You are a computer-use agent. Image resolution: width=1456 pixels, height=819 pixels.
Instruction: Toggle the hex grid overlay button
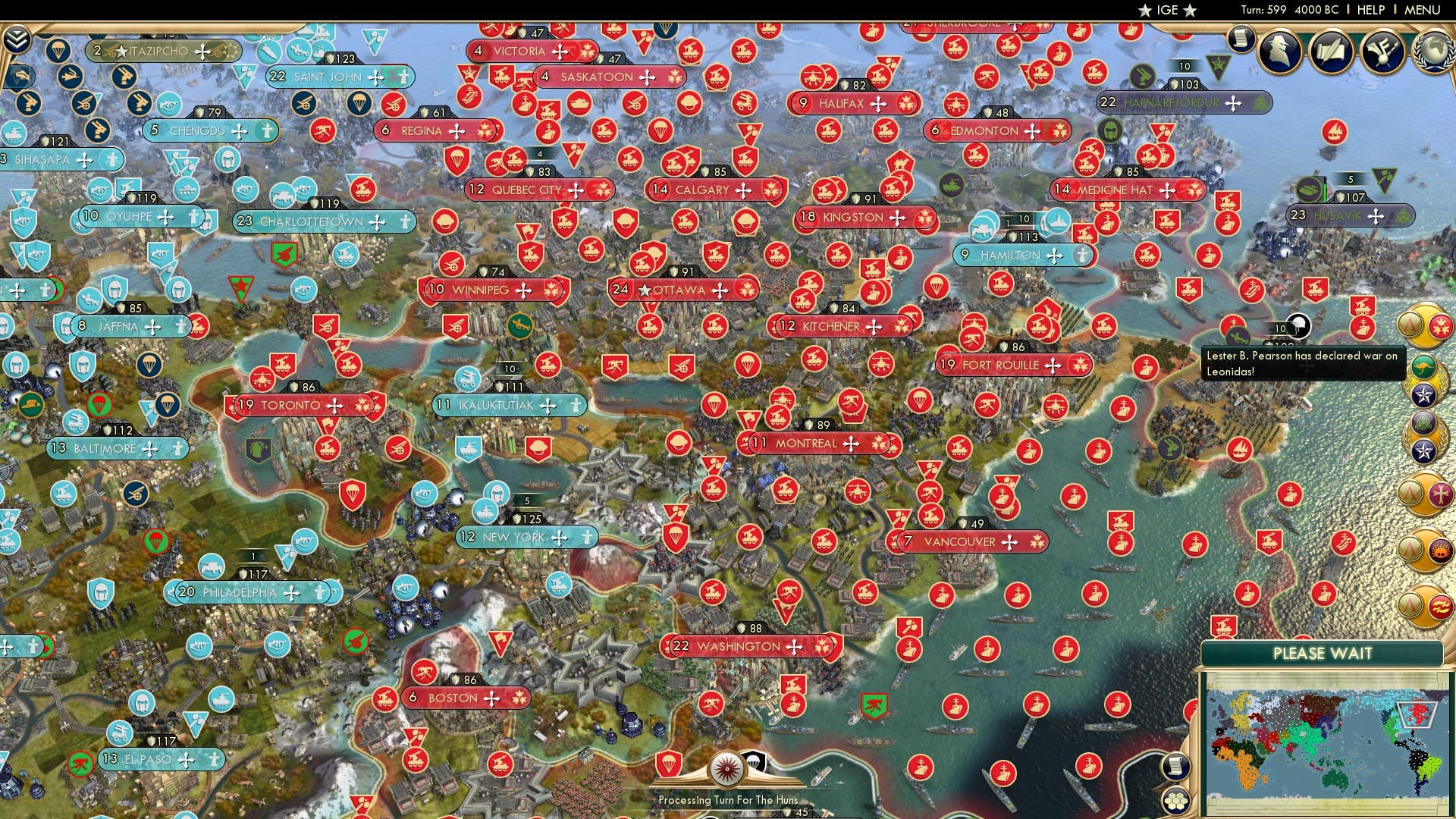tap(1176, 802)
